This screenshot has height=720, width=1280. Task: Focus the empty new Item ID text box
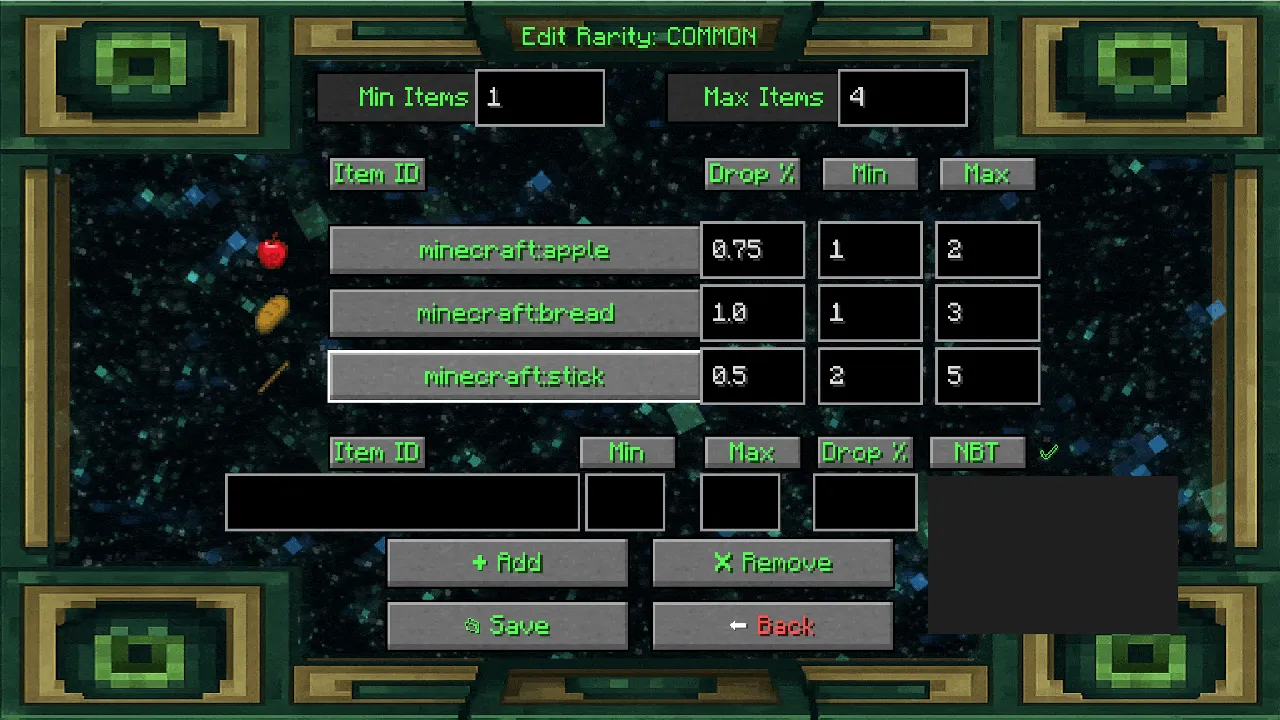coord(402,502)
